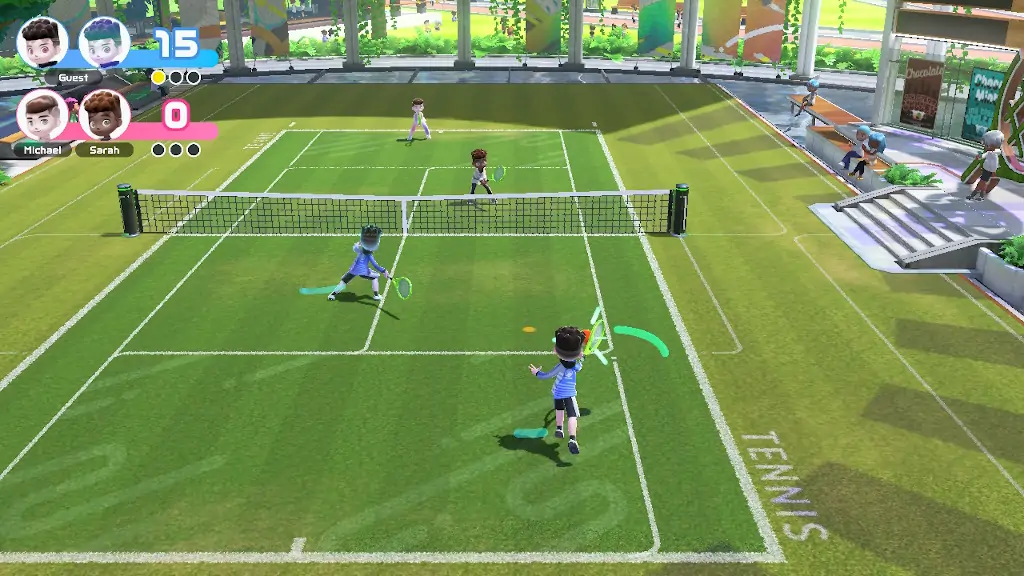
Task: Select Sarah's player portrait
Action: 104,115
